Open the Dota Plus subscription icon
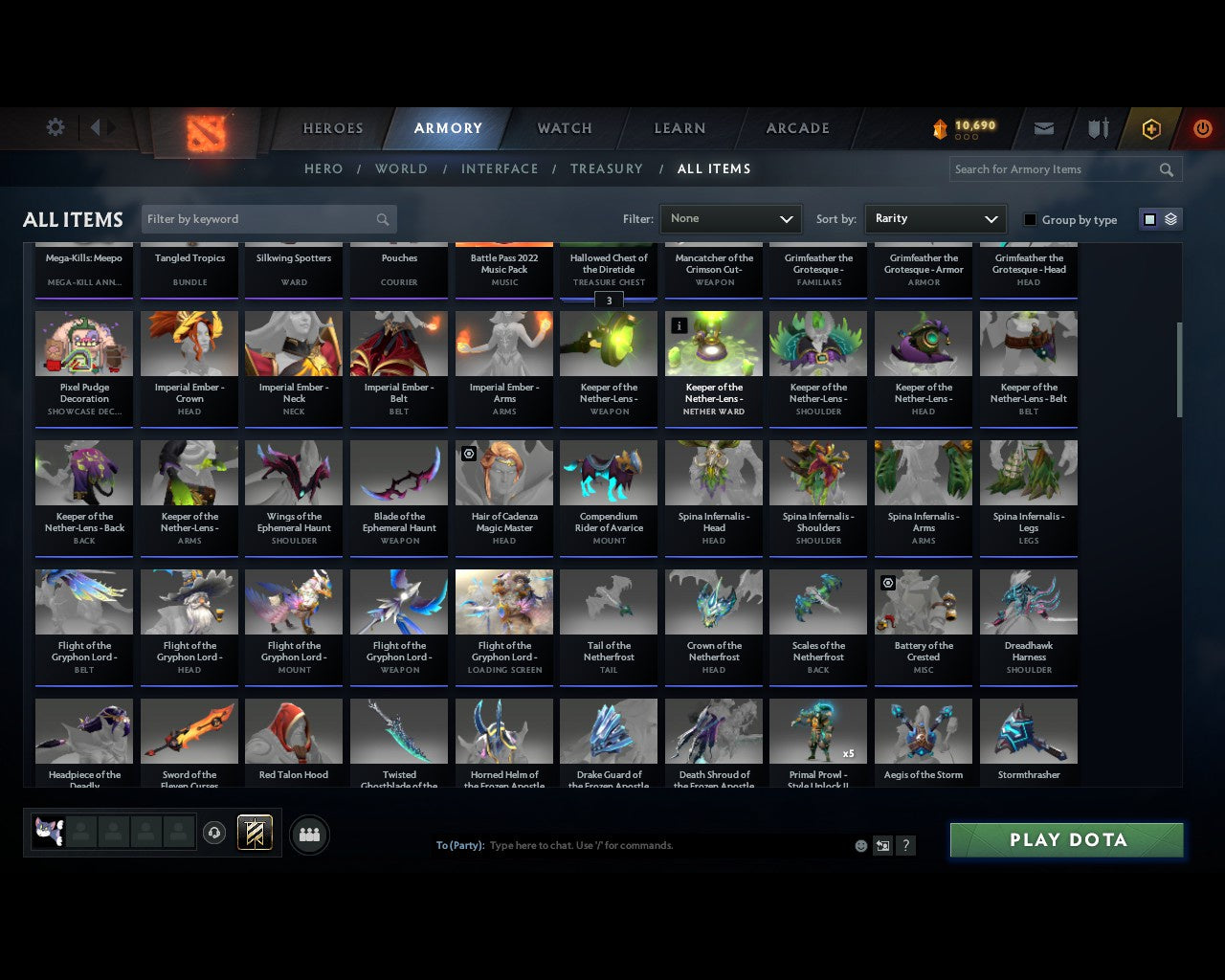The width and height of the screenshot is (1225, 980). [x=1151, y=128]
